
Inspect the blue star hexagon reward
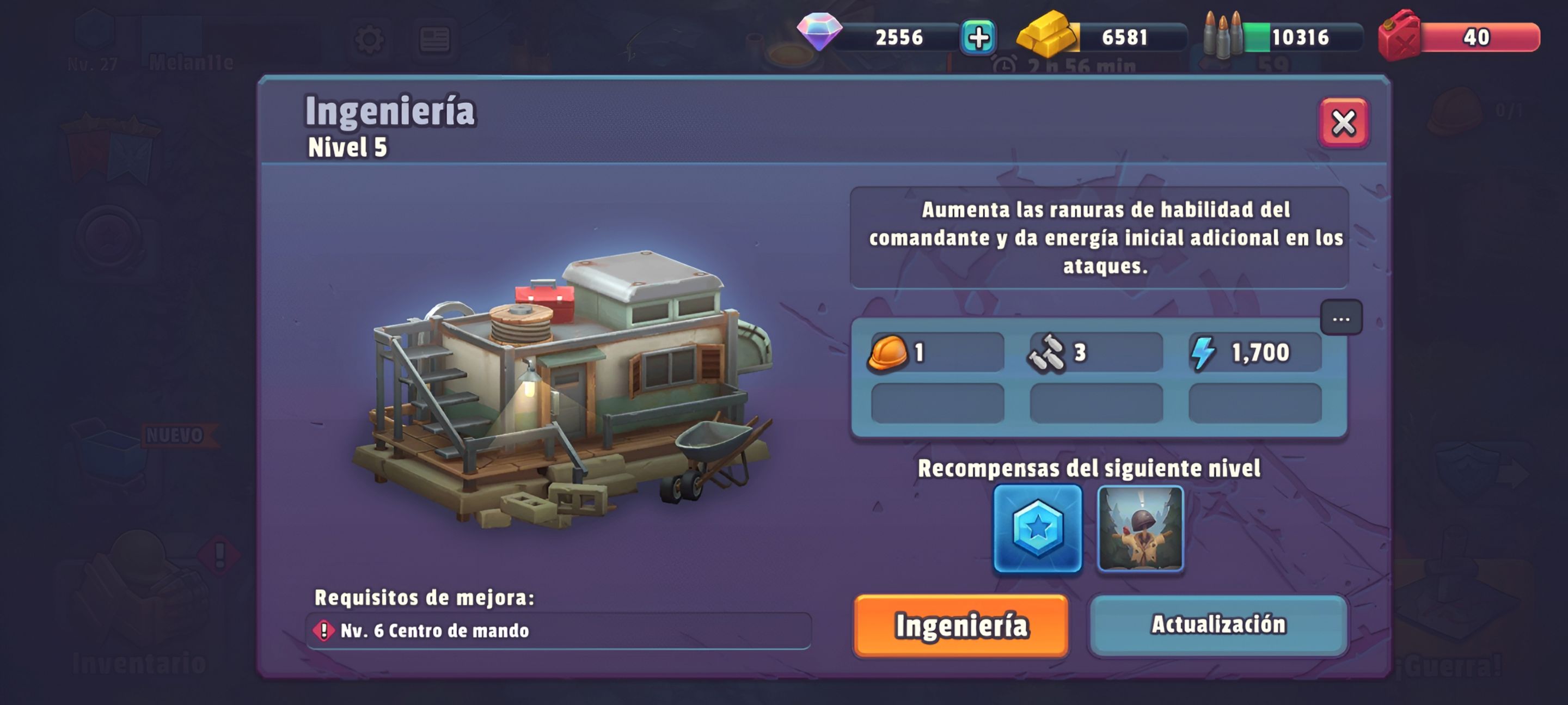click(1037, 529)
